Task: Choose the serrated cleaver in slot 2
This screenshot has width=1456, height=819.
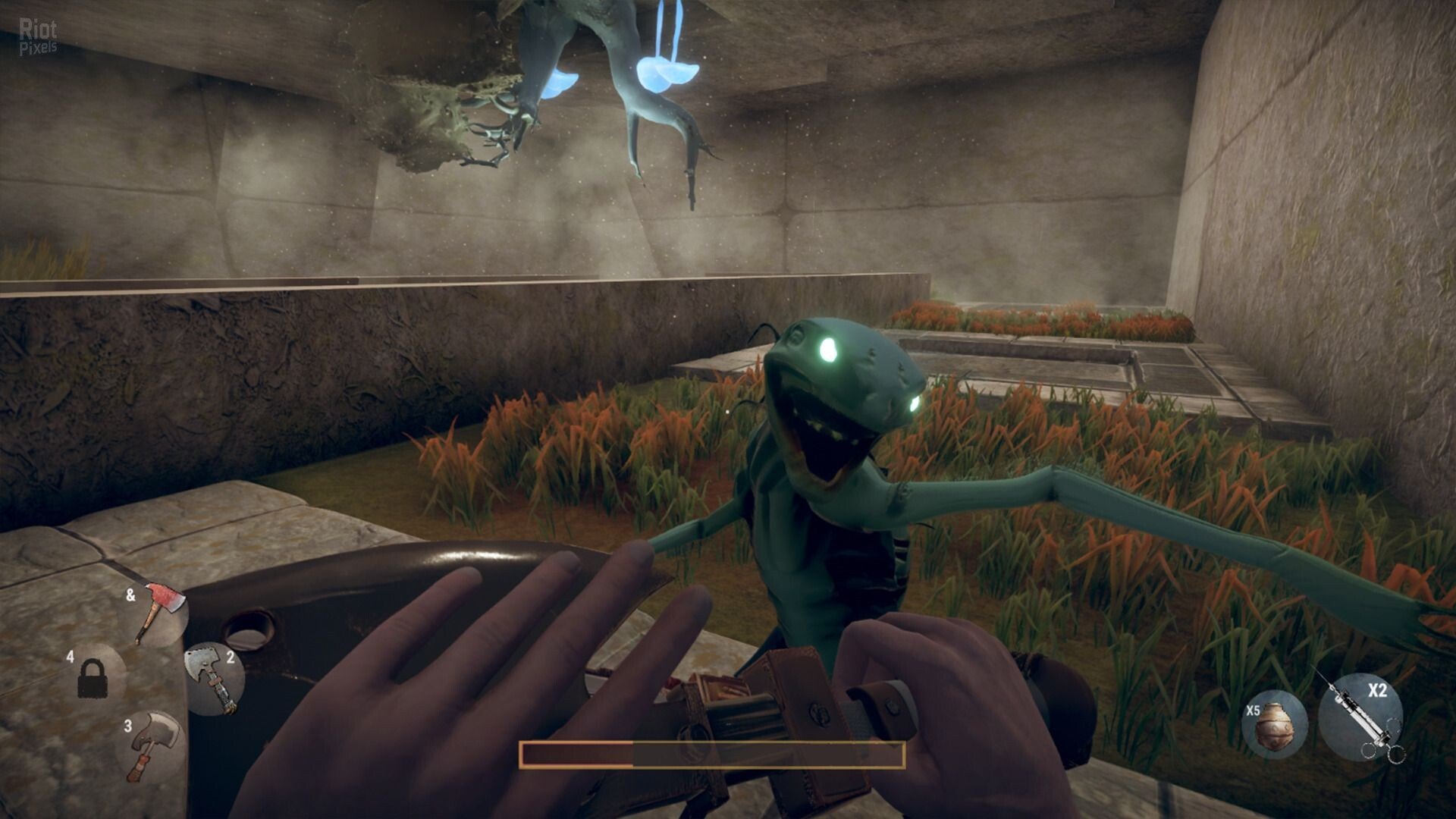Action: tap(214, 677)
